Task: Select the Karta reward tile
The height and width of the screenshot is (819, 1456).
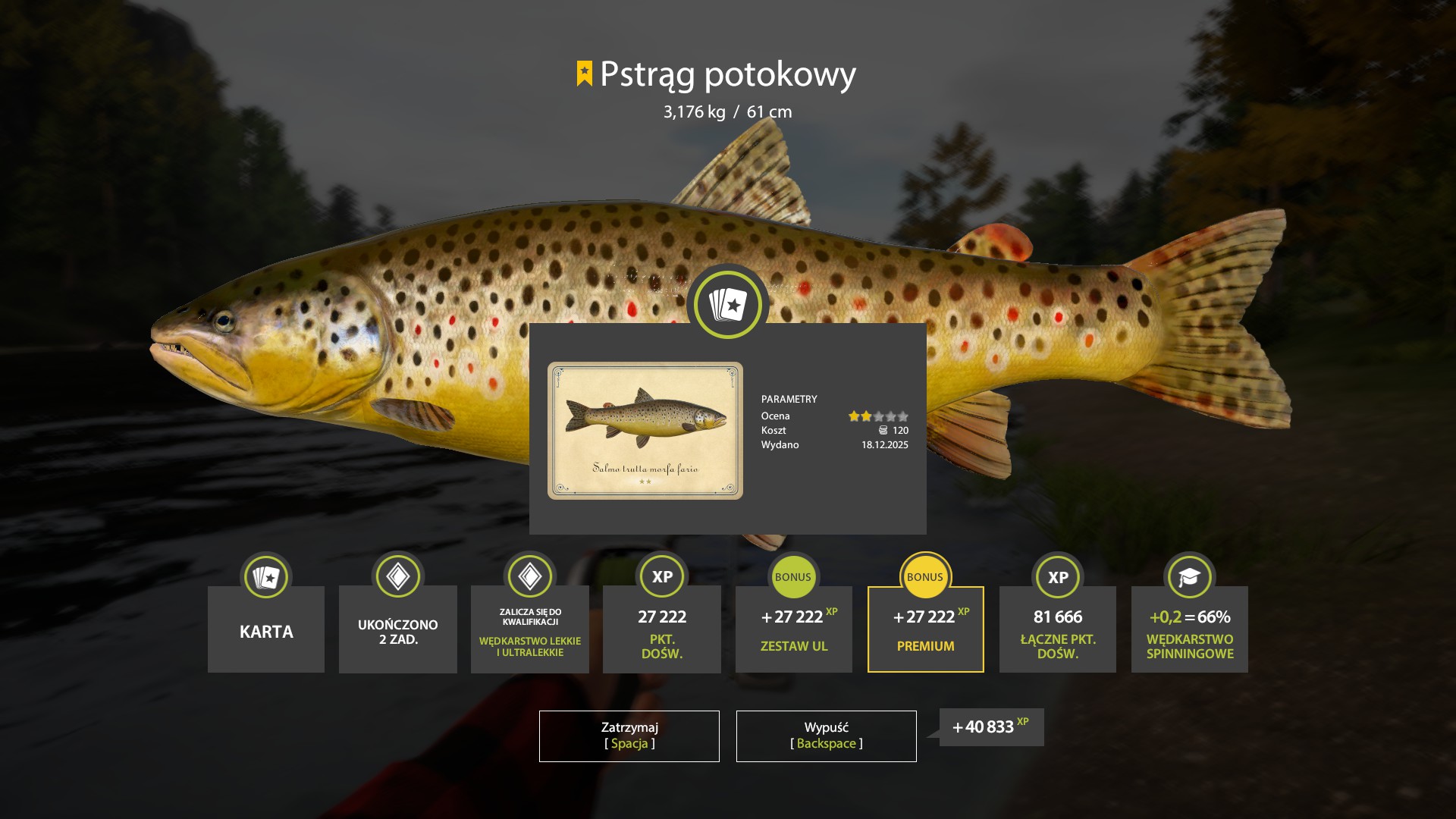Action: pyautogui.click(x=266, y=629)
